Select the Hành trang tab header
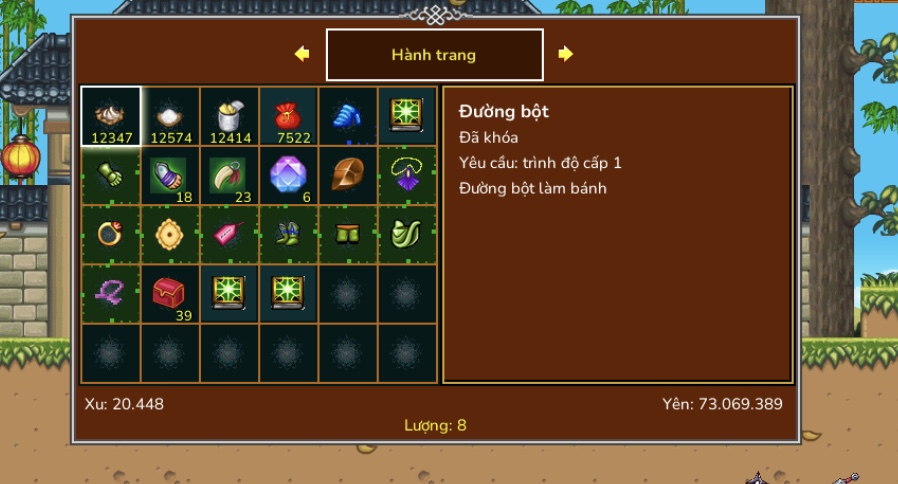Screen dimensions: 898x484 pyautogui.click(x=434, y=55)
